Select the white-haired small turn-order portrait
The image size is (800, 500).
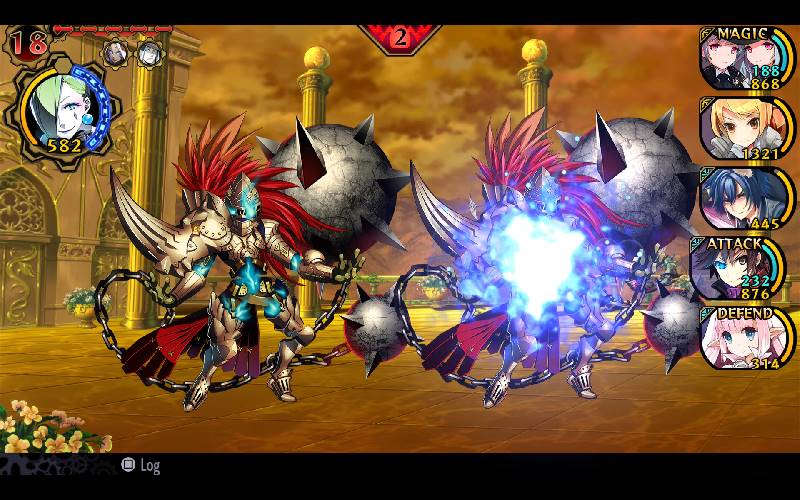149,52
